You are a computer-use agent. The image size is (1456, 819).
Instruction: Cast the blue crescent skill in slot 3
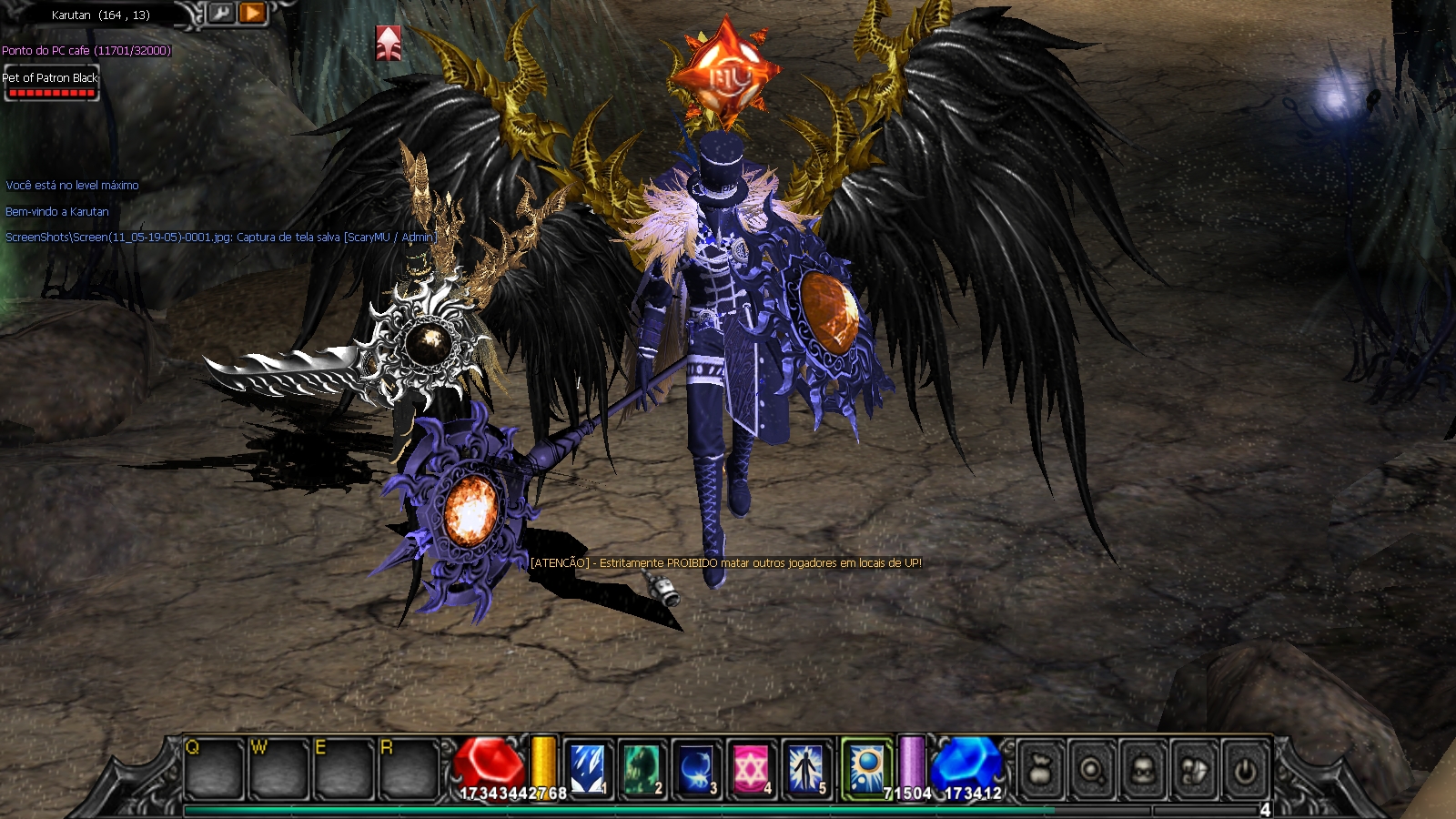click(x=697, y=769)
